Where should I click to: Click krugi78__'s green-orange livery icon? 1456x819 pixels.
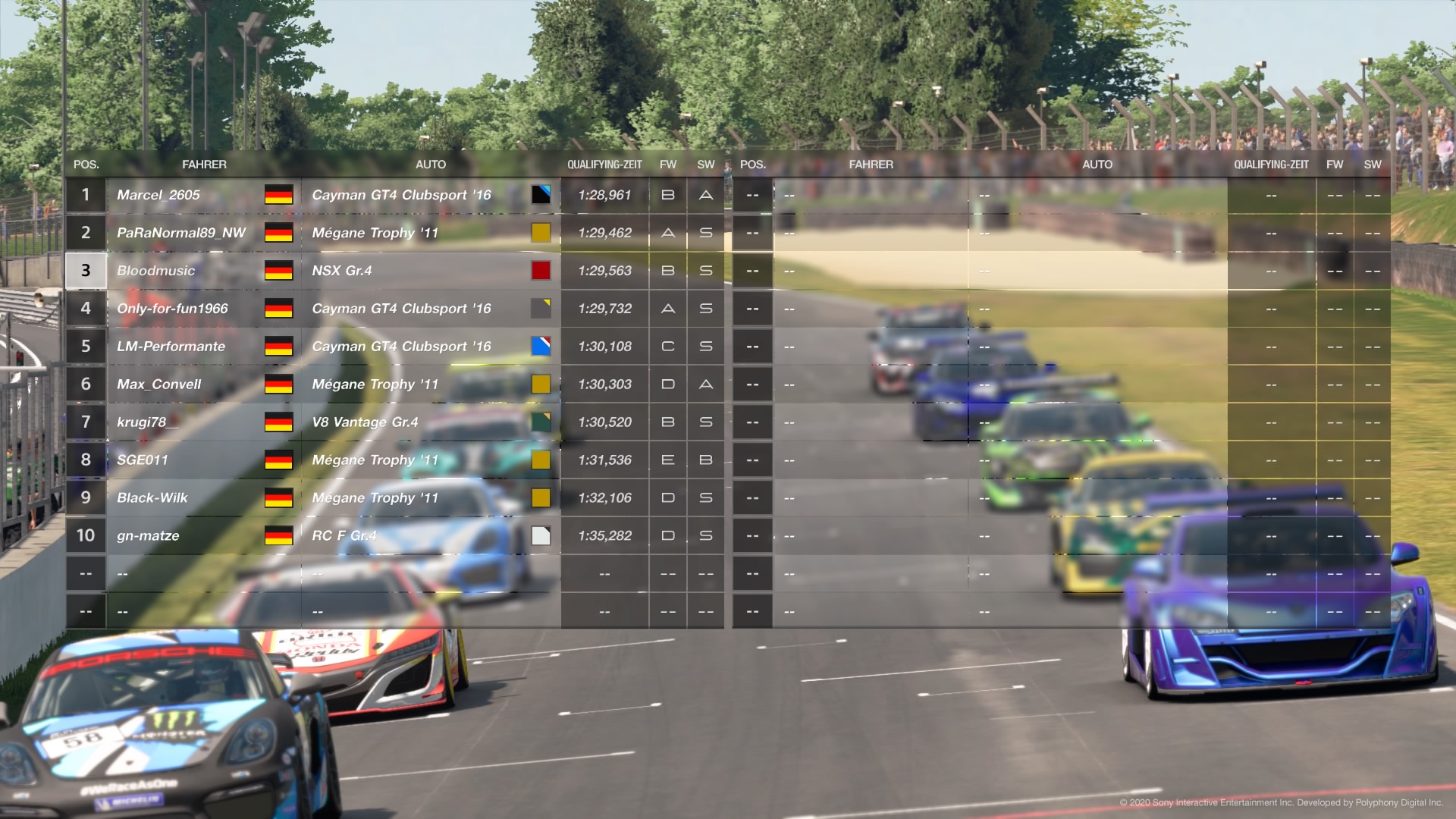click(541, 422)
